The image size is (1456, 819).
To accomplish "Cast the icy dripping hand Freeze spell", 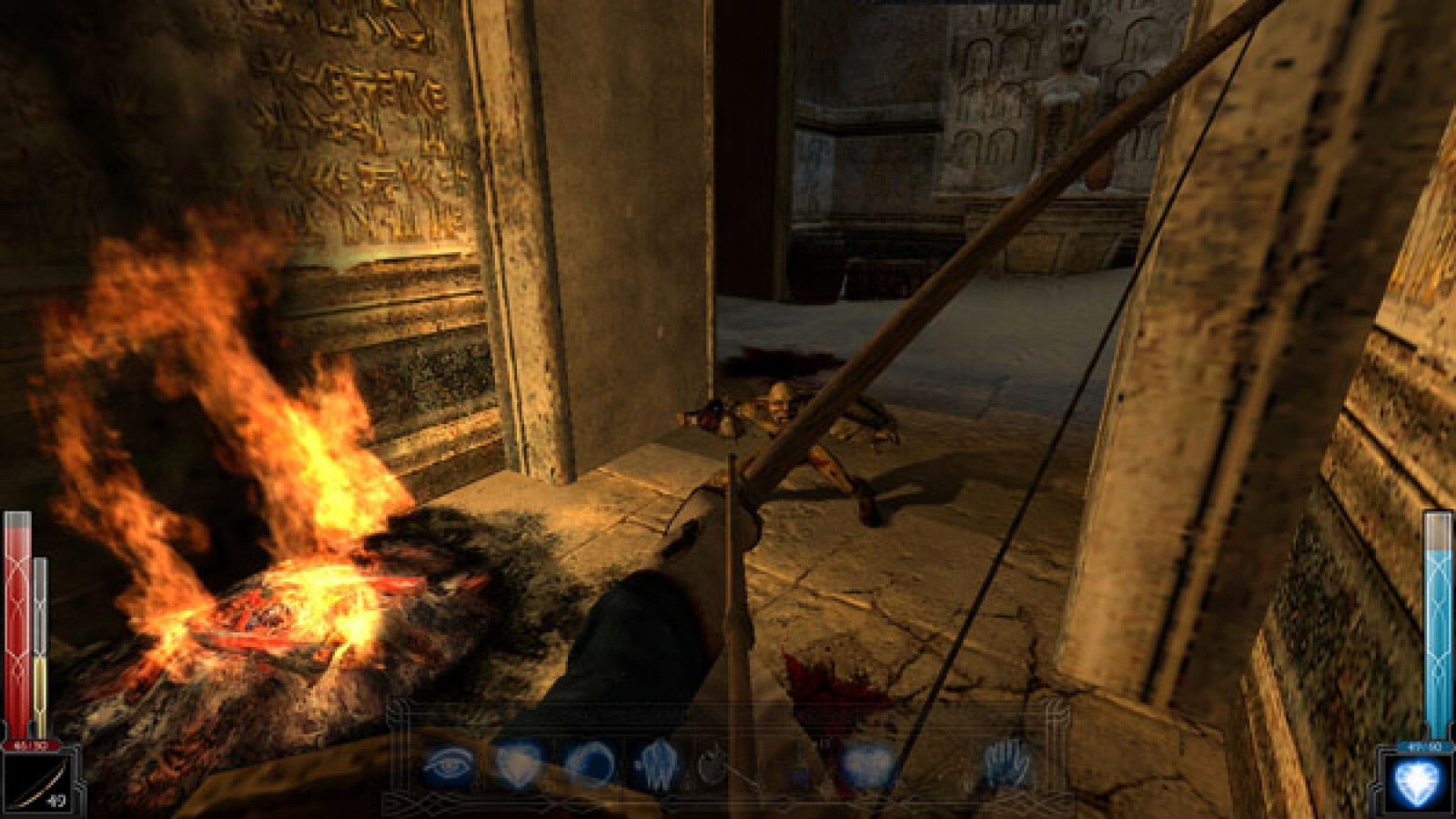I will 655,764.
